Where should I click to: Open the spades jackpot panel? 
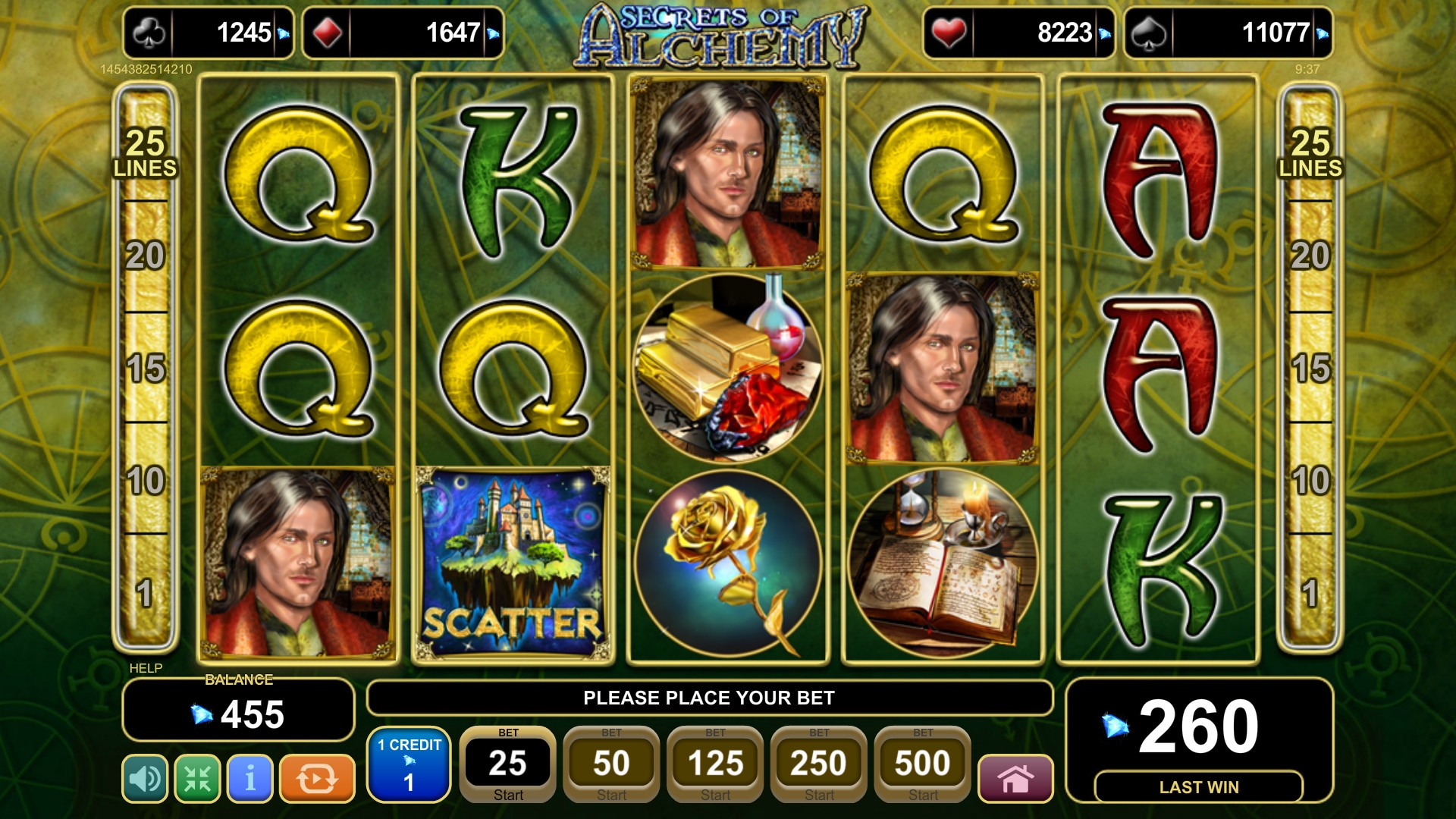[x=1228, y=33]
